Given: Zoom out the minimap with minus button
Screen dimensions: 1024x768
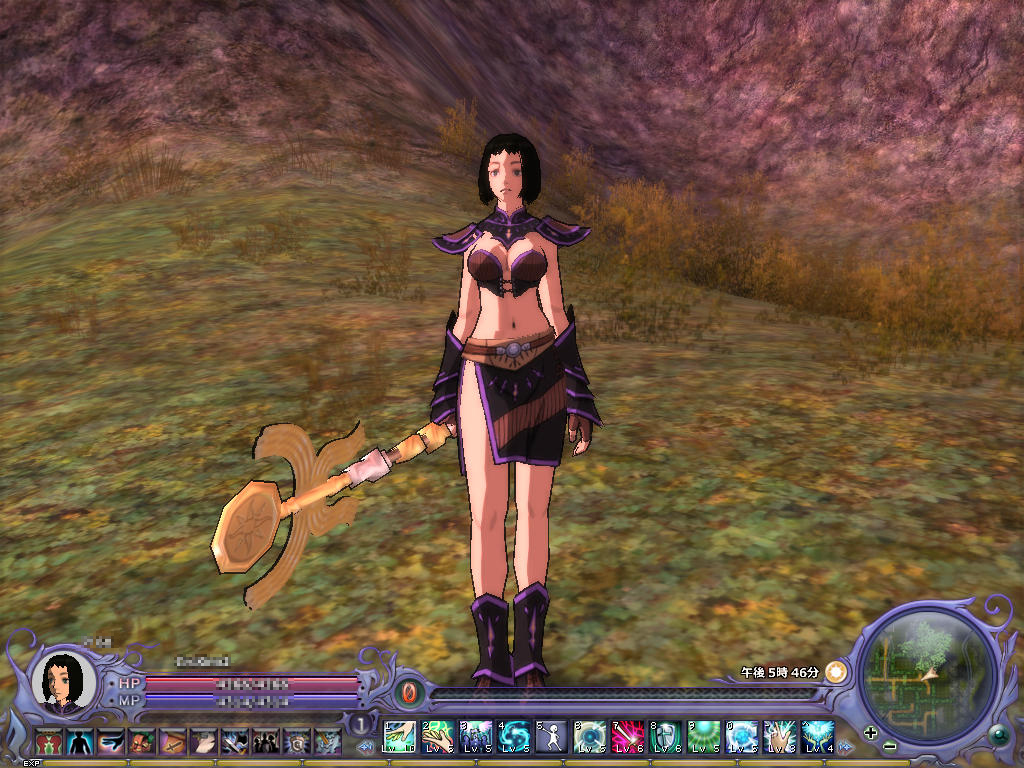Looking at the screenshot, I should tap(889, 746).
